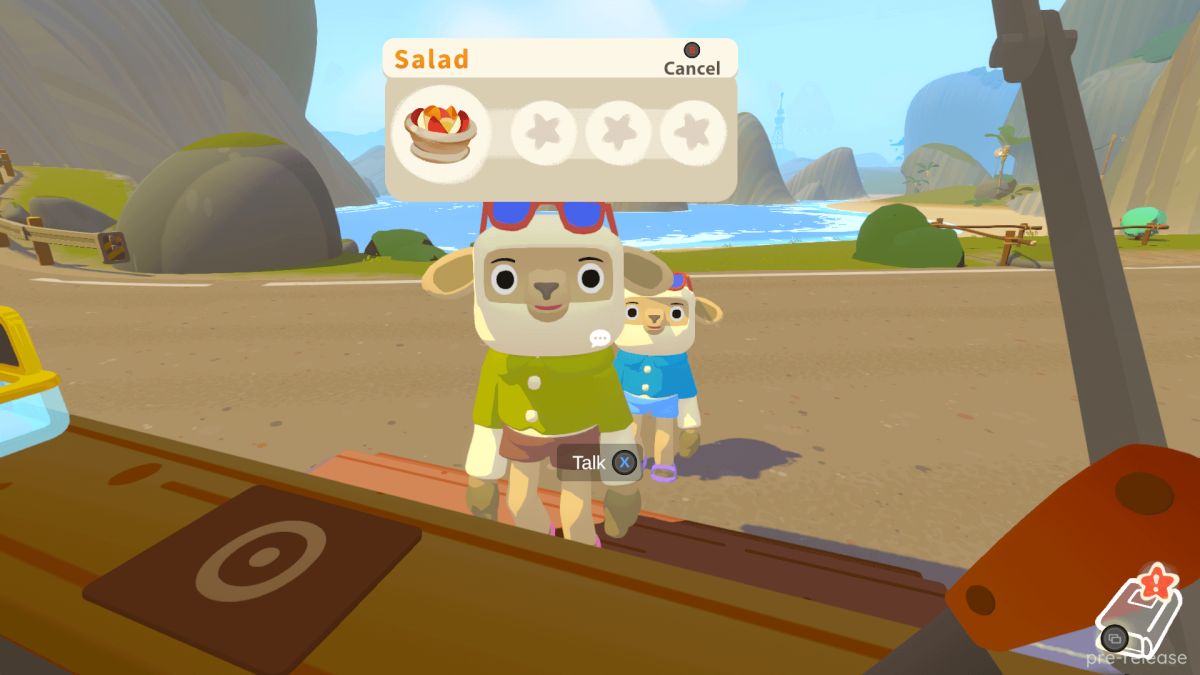1200x675 pixels.
Task: Talk to the sheep customer
Action: [601, 462]
